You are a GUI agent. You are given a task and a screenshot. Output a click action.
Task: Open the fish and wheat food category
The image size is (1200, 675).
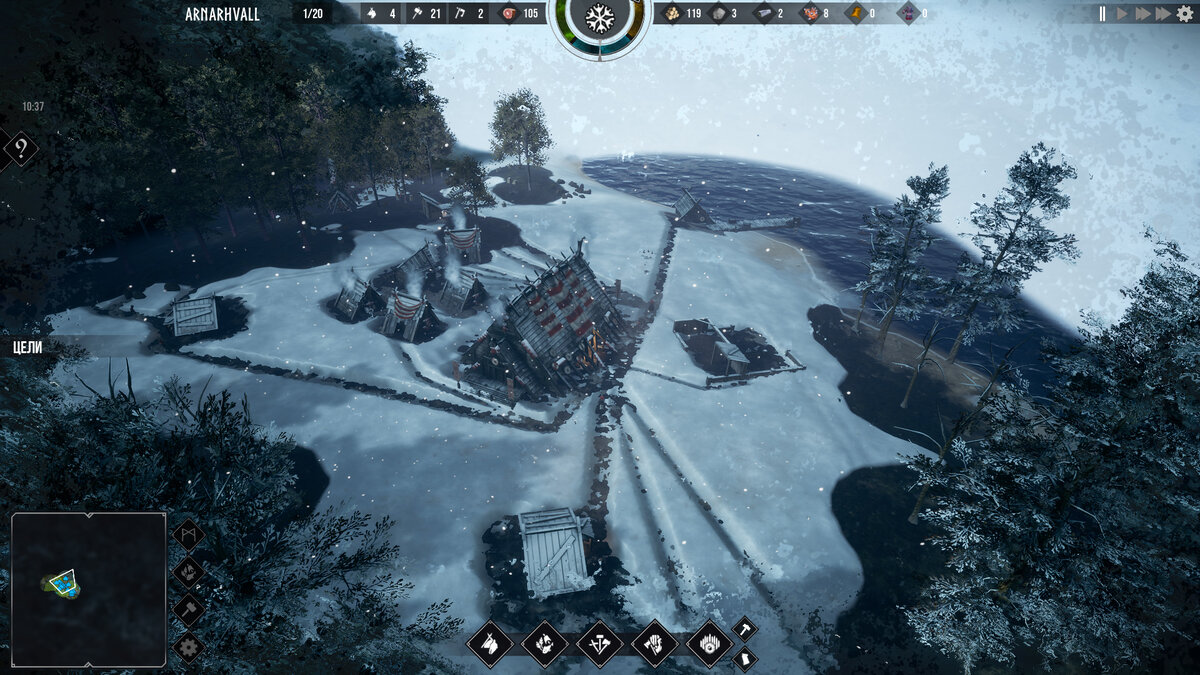(545, 644)
